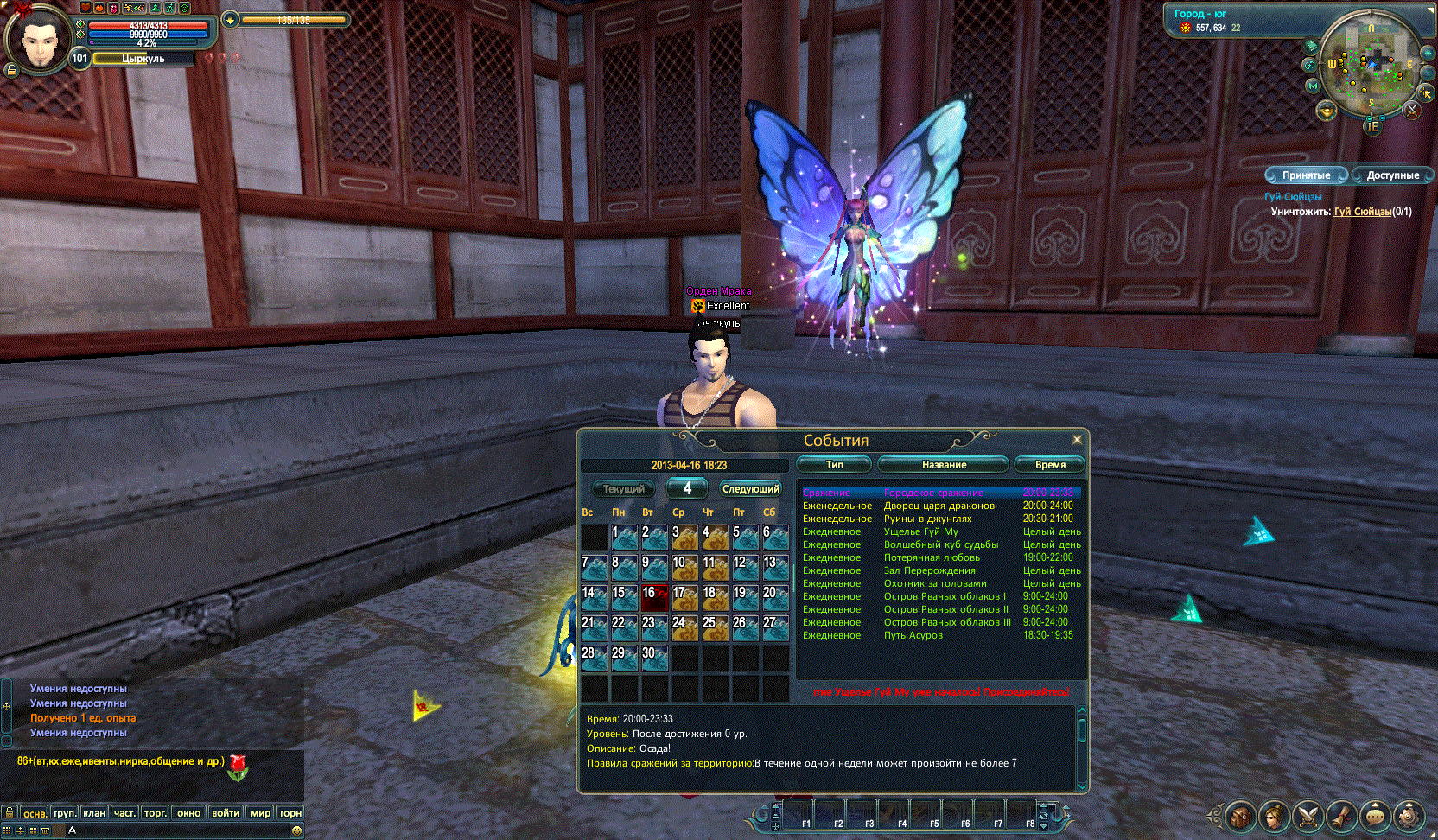Sort events by Время column header
1438x840 pixels.
point(1050,465)
